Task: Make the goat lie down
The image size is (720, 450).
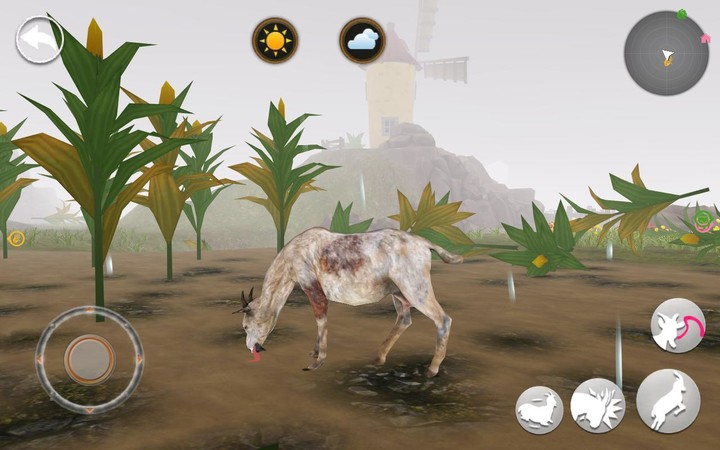Action: pos(539,409)
